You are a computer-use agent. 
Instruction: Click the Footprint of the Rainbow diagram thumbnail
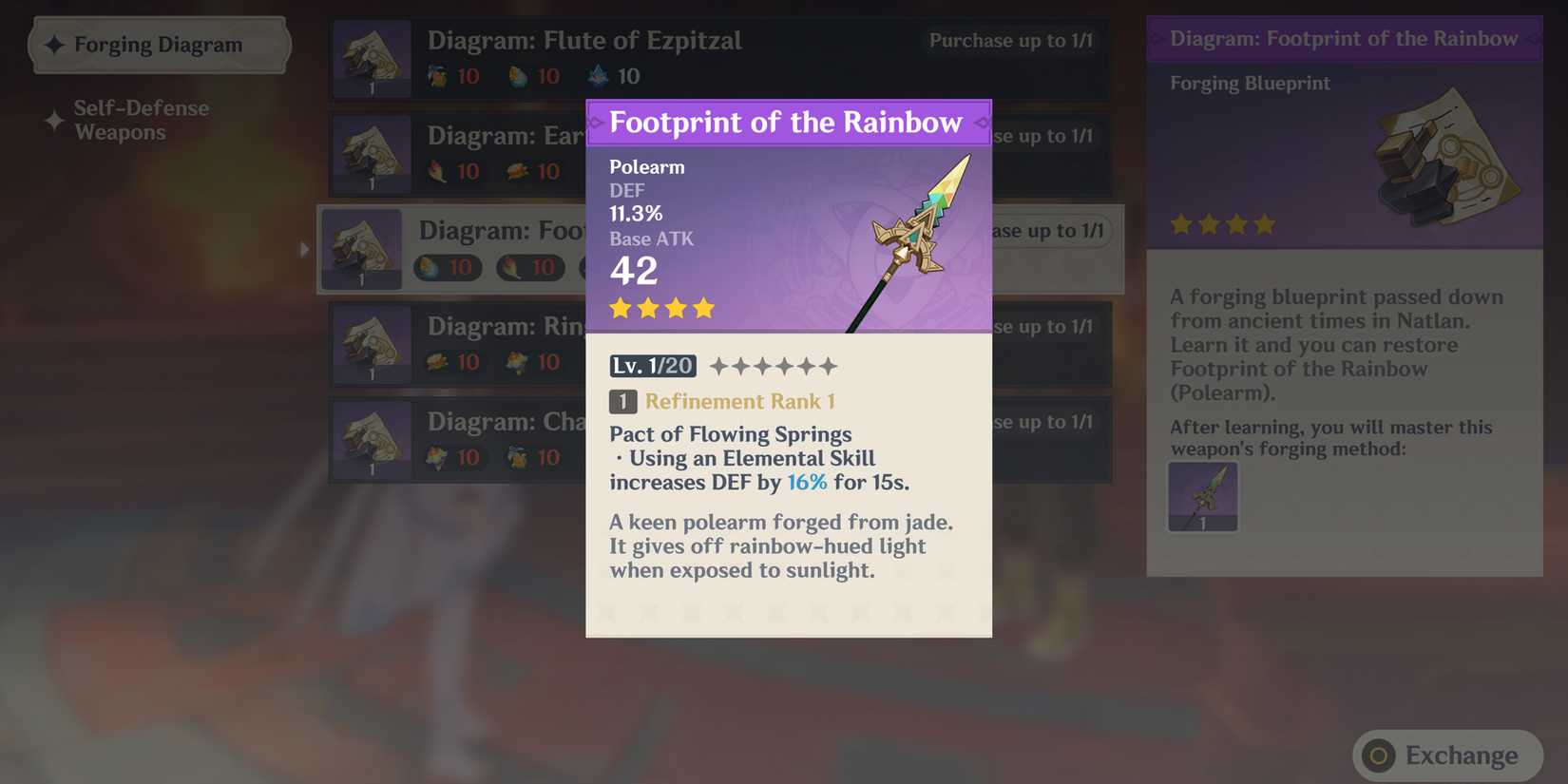pyautogui.click(x=362, y=249)
